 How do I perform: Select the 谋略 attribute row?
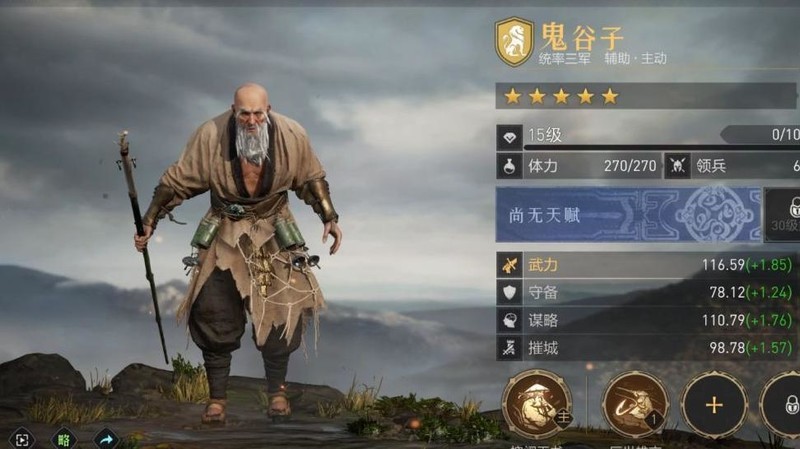point(647,320)
